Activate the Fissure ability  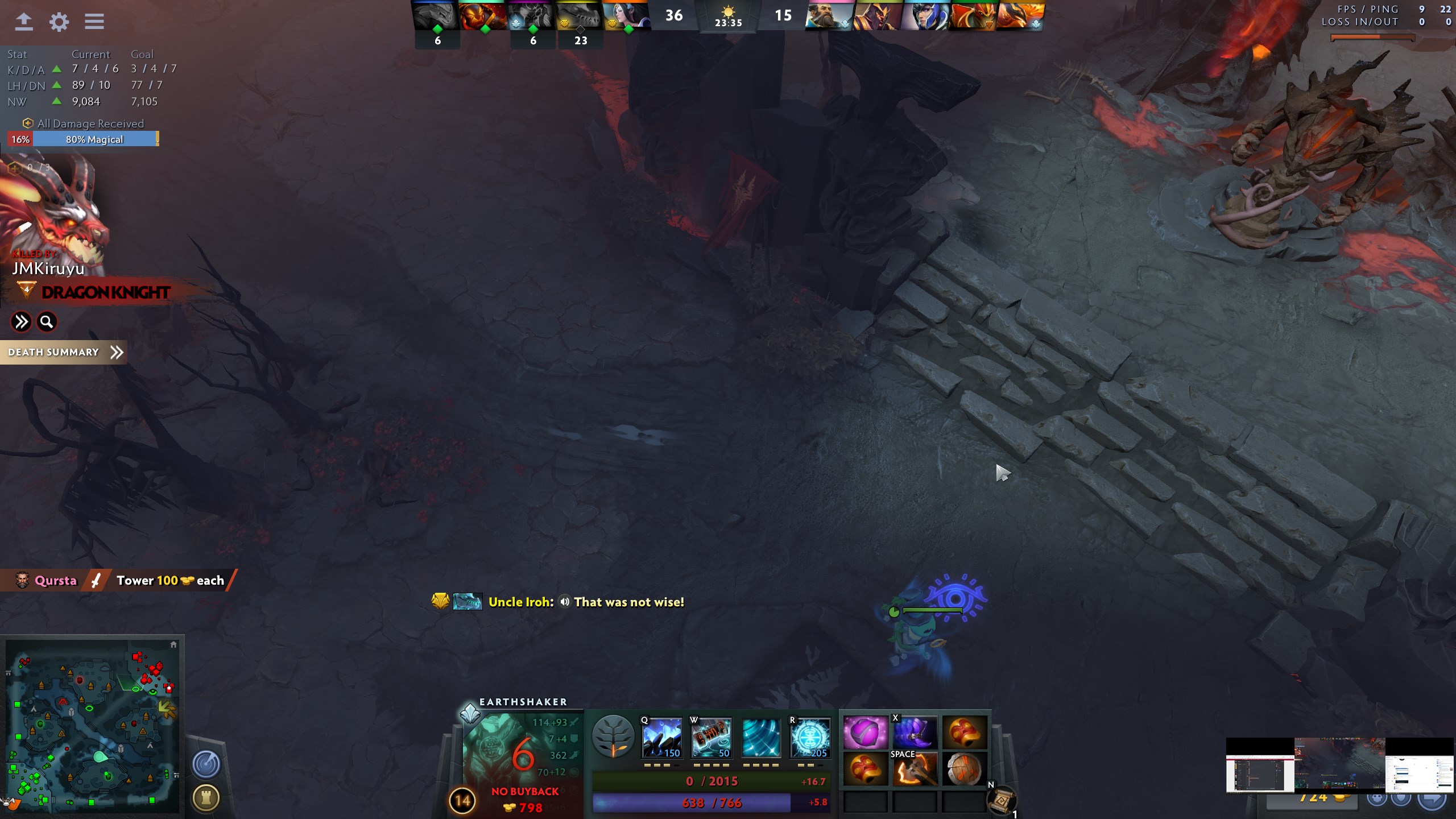[x=661, y=738]
